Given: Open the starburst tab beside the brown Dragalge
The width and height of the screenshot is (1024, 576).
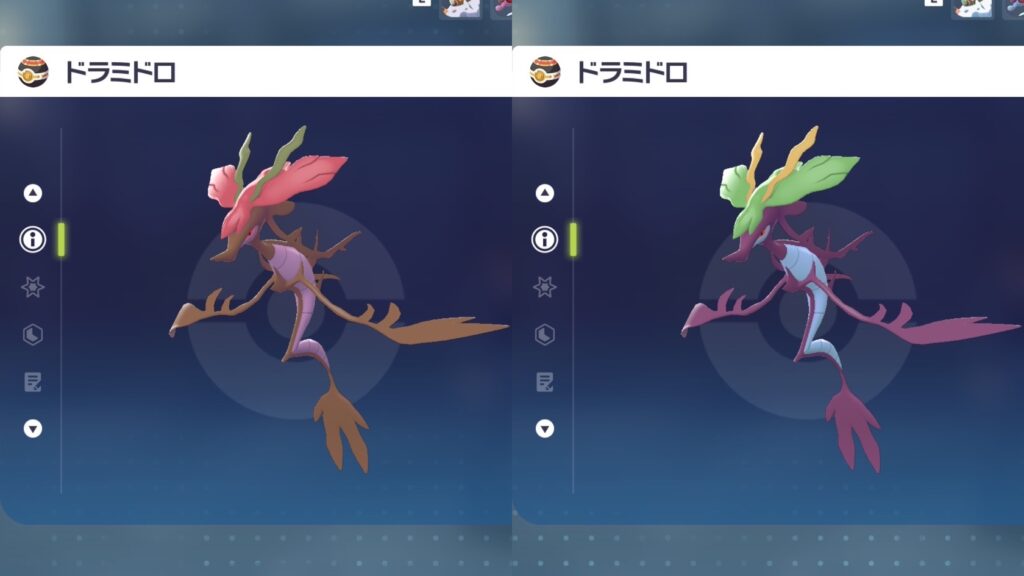Looking at the screenshot, I should 33,287.
